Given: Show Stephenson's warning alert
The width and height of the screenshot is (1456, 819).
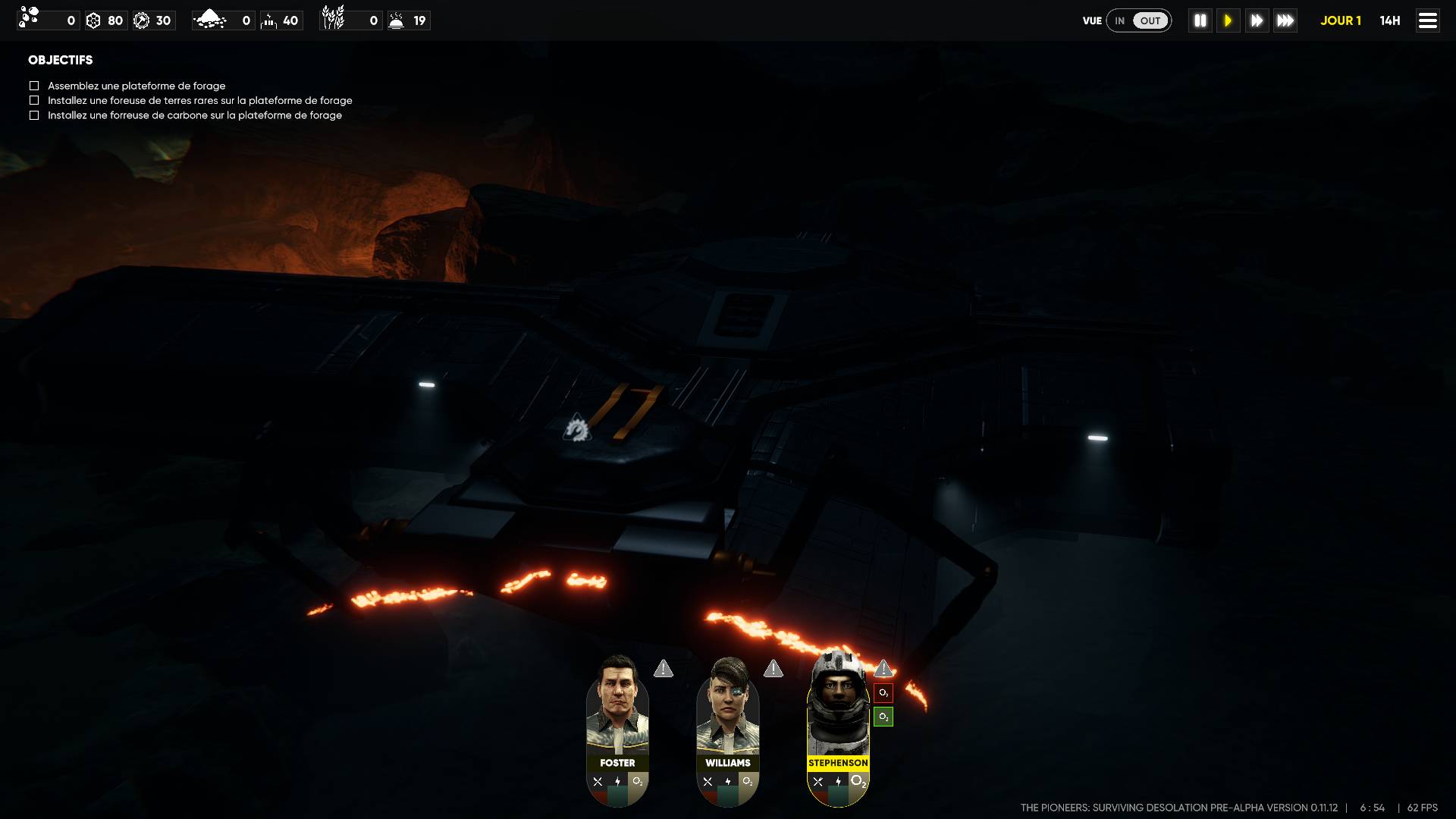Looking at the screenshot, I should coord(883,669).
